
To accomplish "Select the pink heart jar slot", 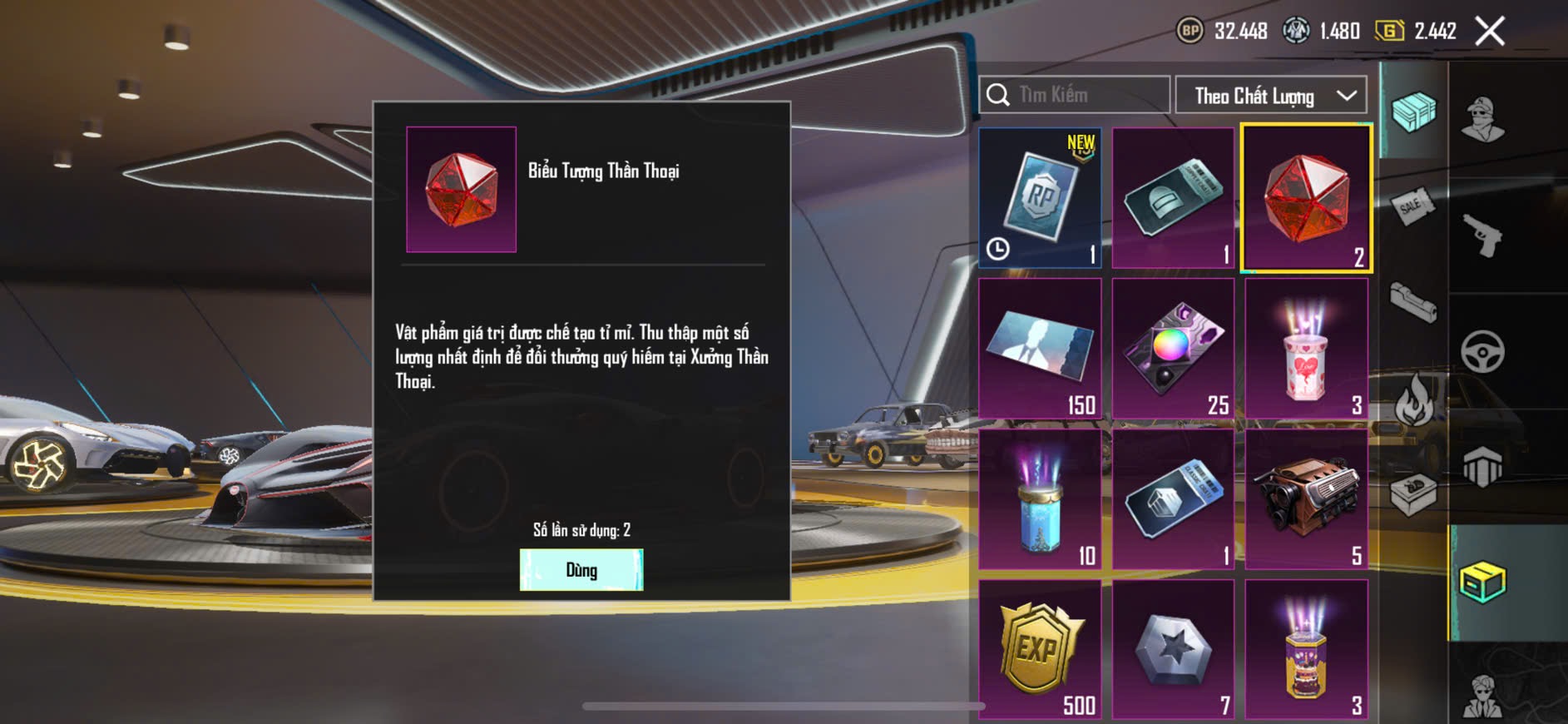I will coord(1306,349).
